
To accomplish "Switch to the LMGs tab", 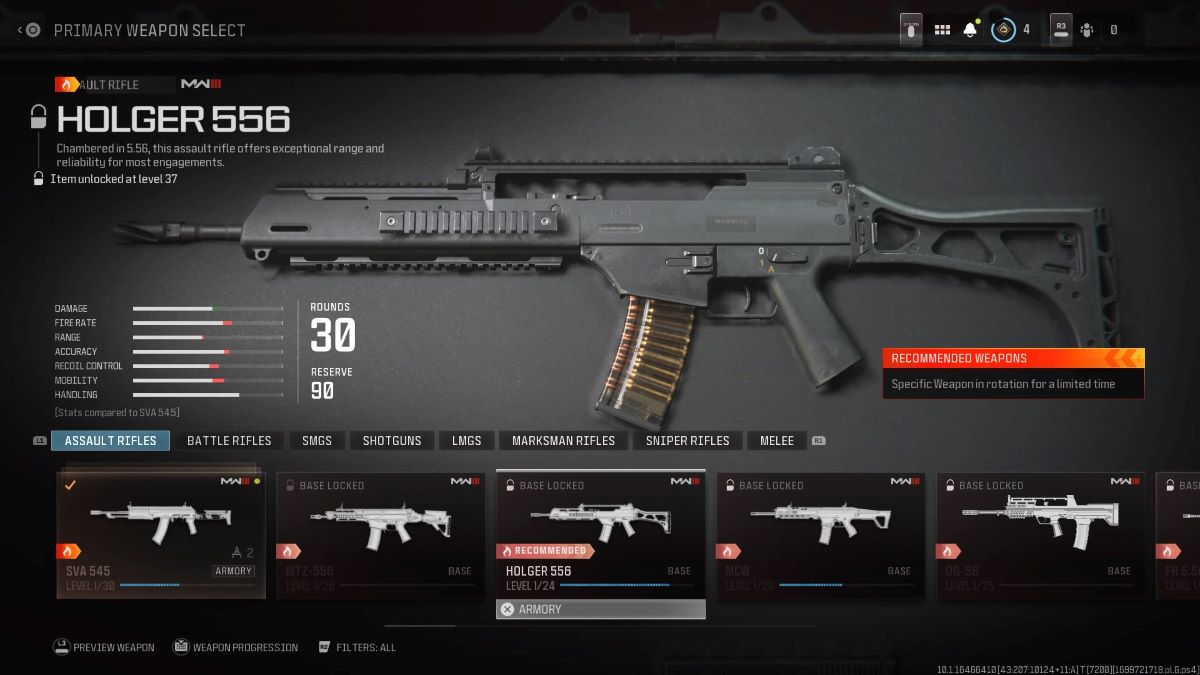I will coord(466,440).
